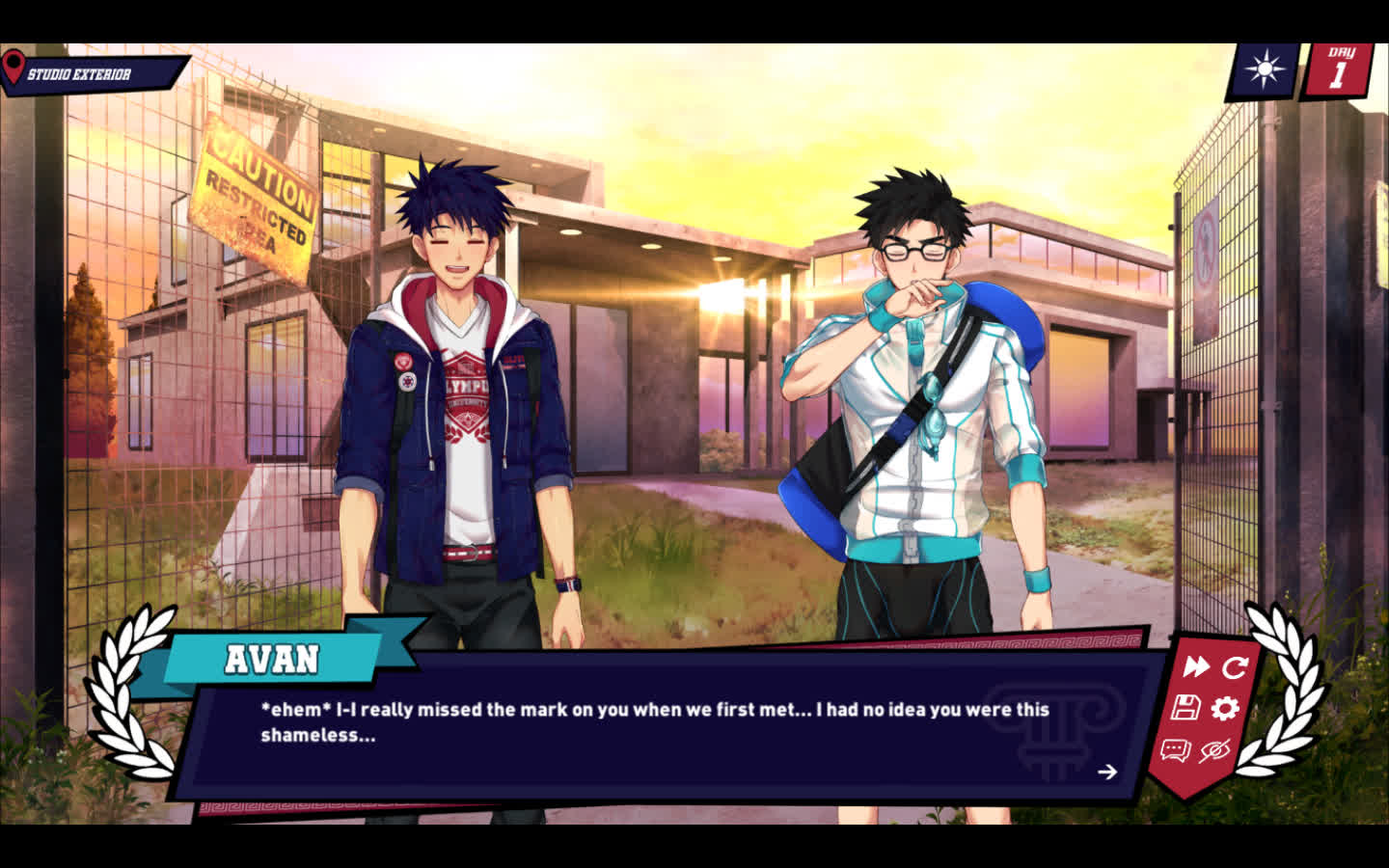Advance dialogue with the arrow button
The width and height of the screenshot is (1389, 868).
(1107, 772)
